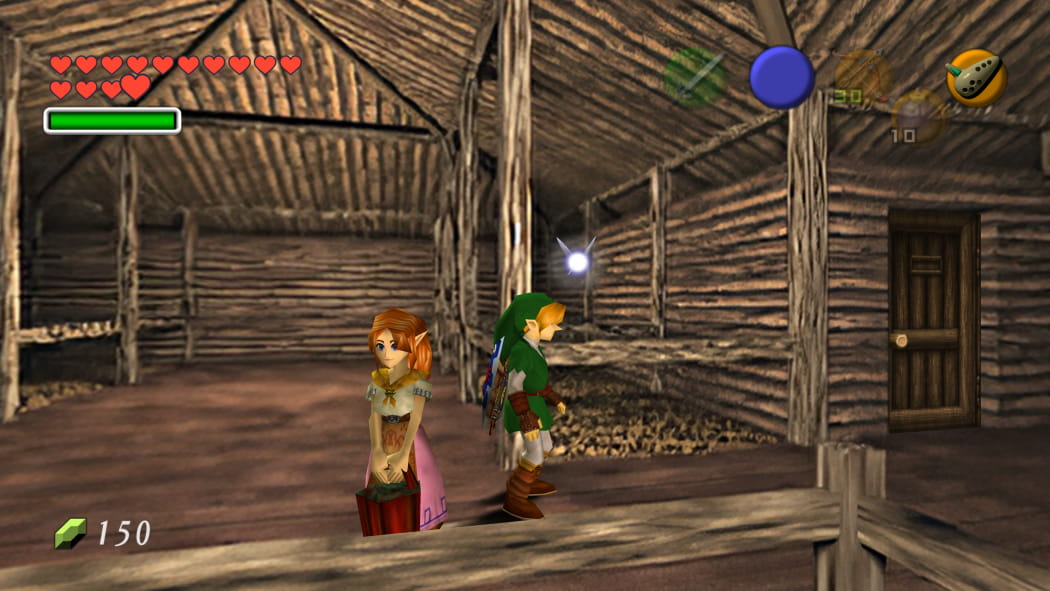
Task: Select the green sword button icon
Action: 695,77
